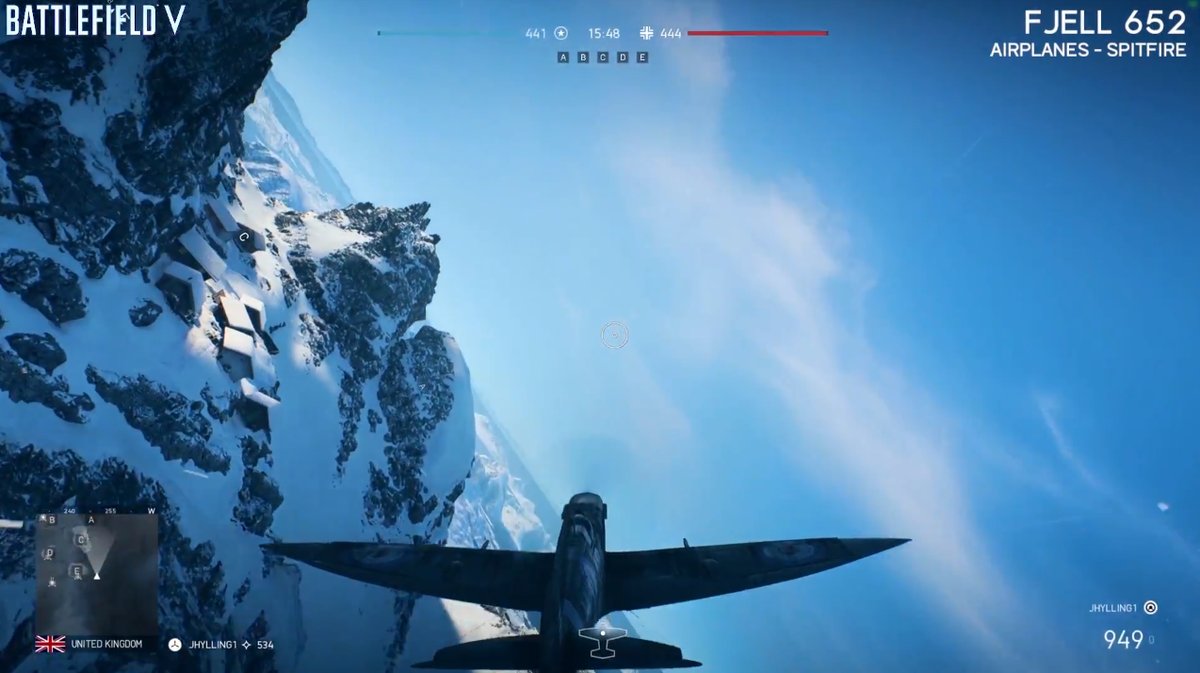Click the United Kingdom team flag
This screenshot has height=673, width=1200.
pos(50,644)
